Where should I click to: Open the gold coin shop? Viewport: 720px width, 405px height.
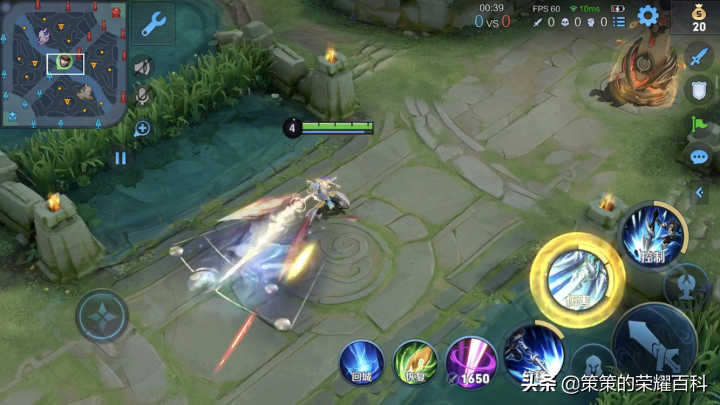[x=698, y=18]
